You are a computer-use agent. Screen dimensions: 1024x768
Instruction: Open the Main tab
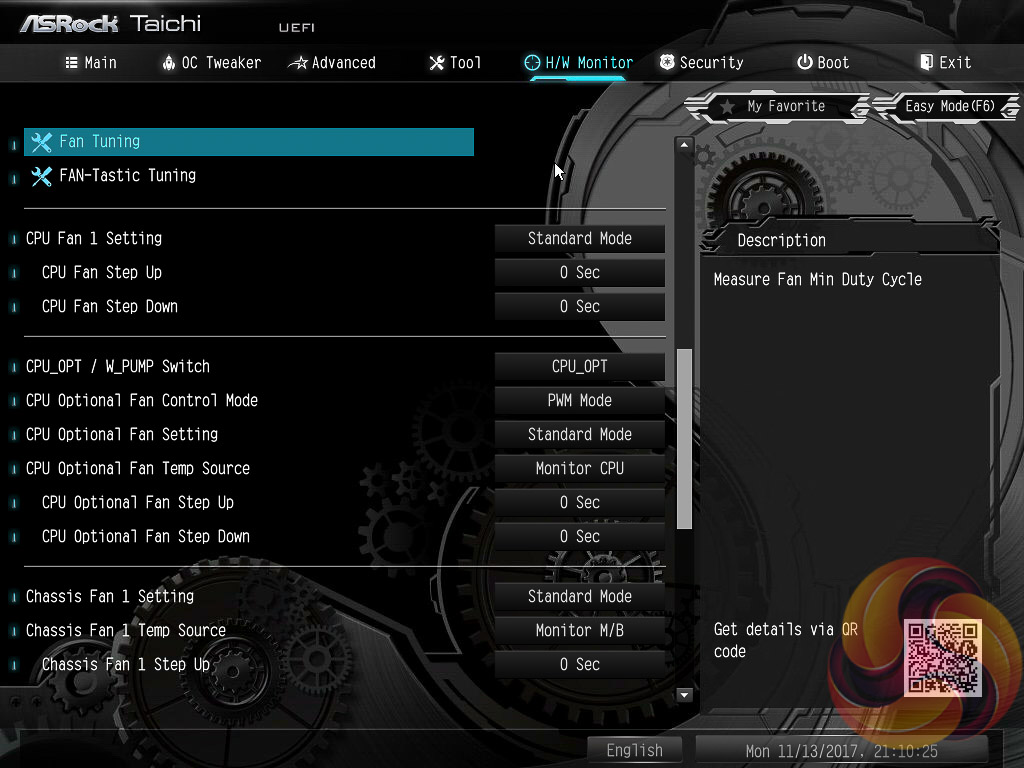[91, 62]
